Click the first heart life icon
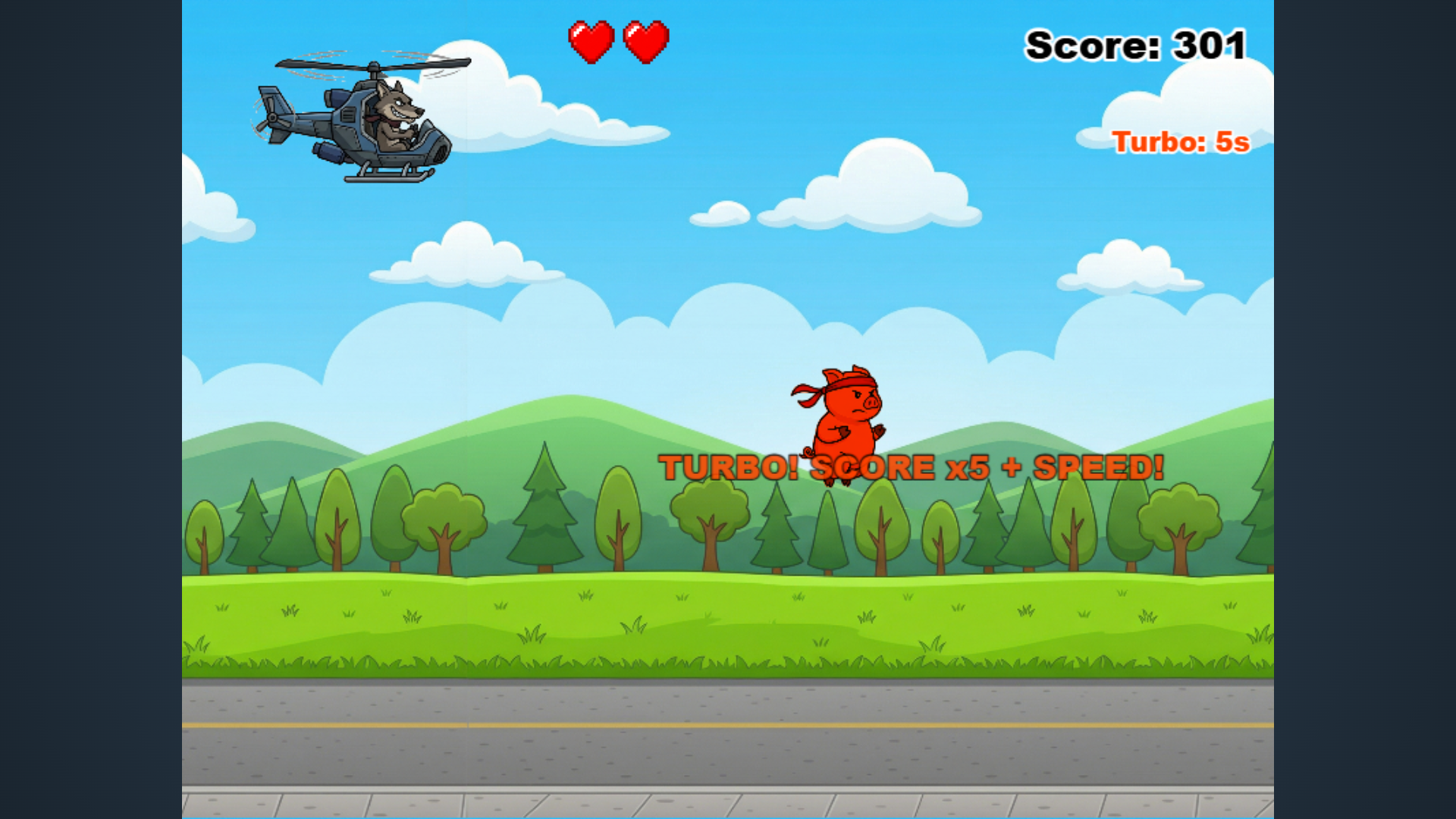1456x819 pixels. 591,42
